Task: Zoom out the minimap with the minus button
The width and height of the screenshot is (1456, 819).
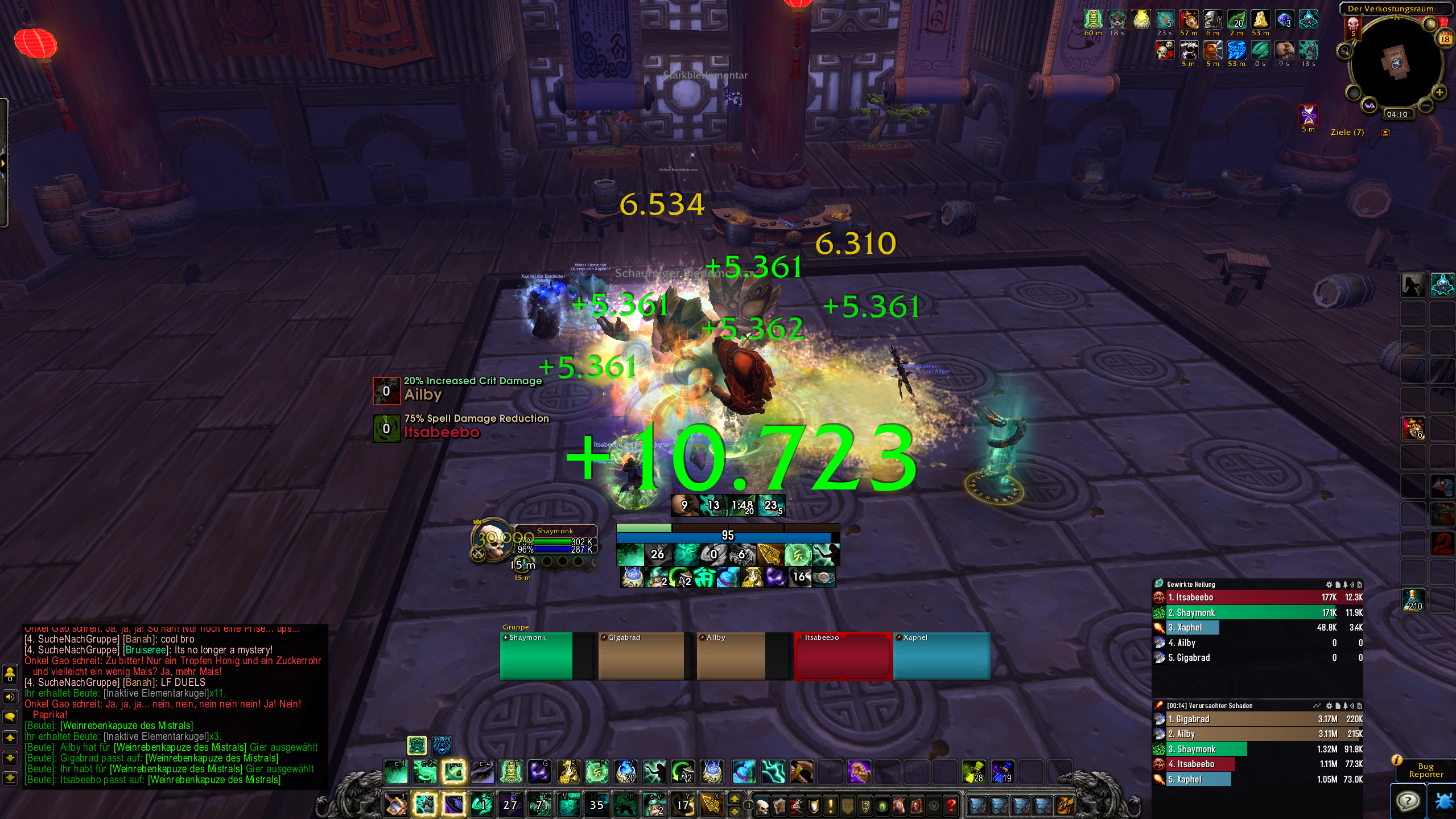Action: (x=1425, y=105)
